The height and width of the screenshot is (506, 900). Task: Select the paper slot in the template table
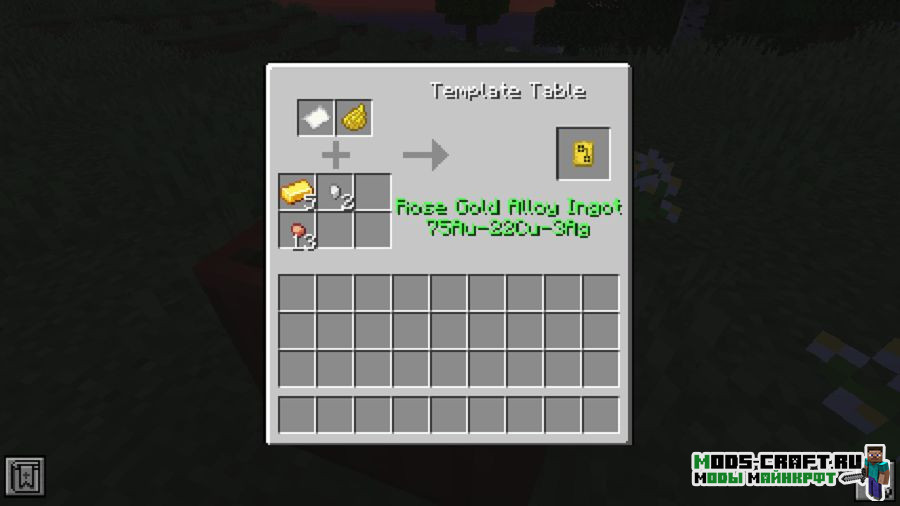coord(316,118)
